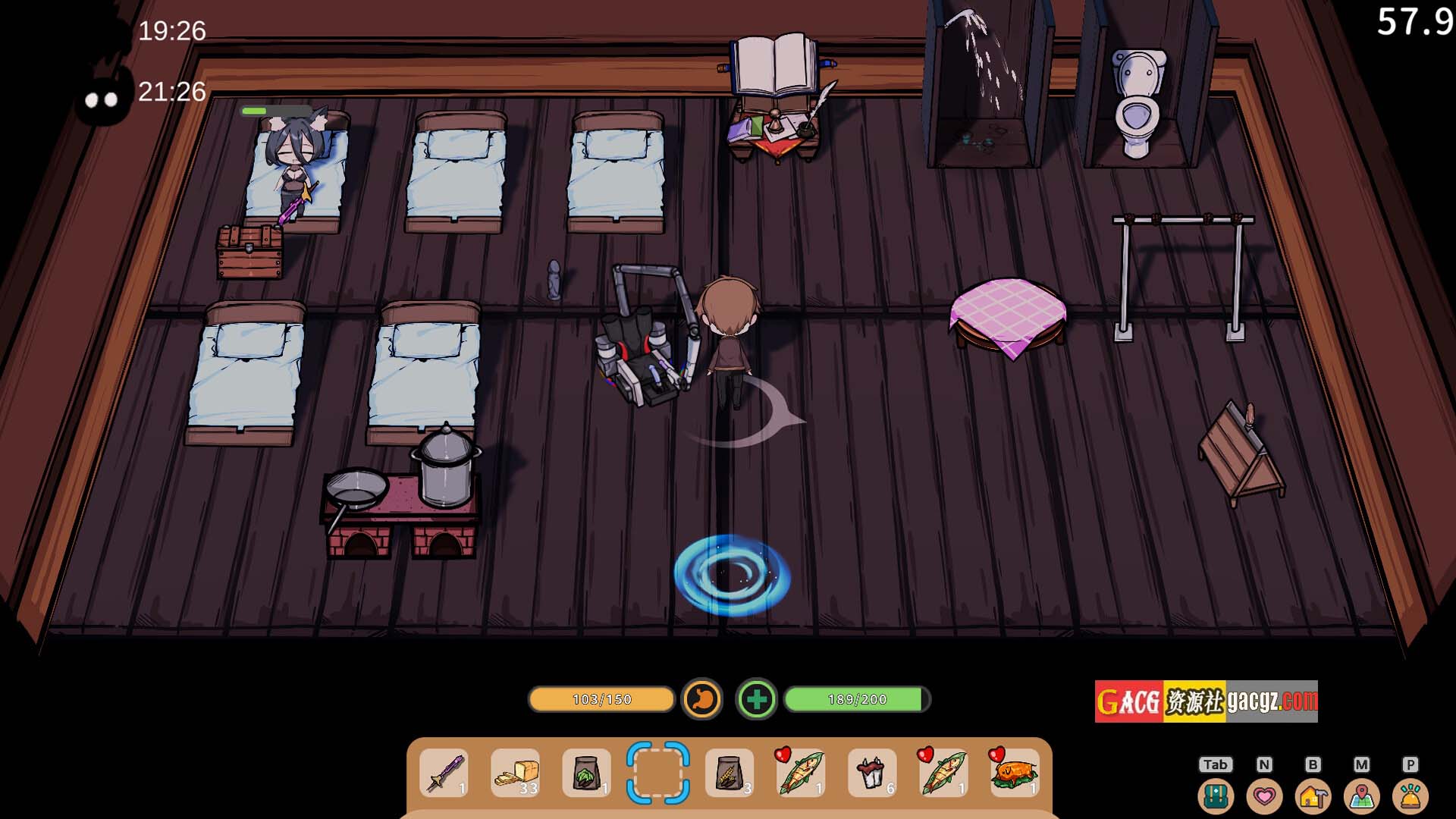Choose the leafy green seed bag slot
This screenshot has width=1456, height=819.
coord(586,773)
